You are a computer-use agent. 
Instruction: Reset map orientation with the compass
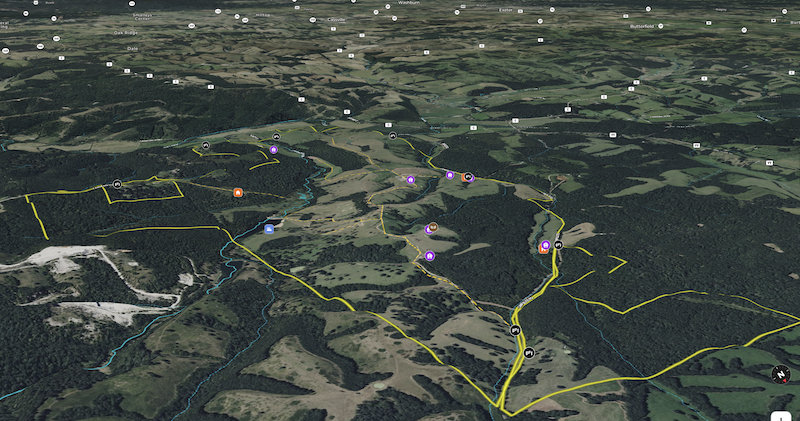pos(780,376)
